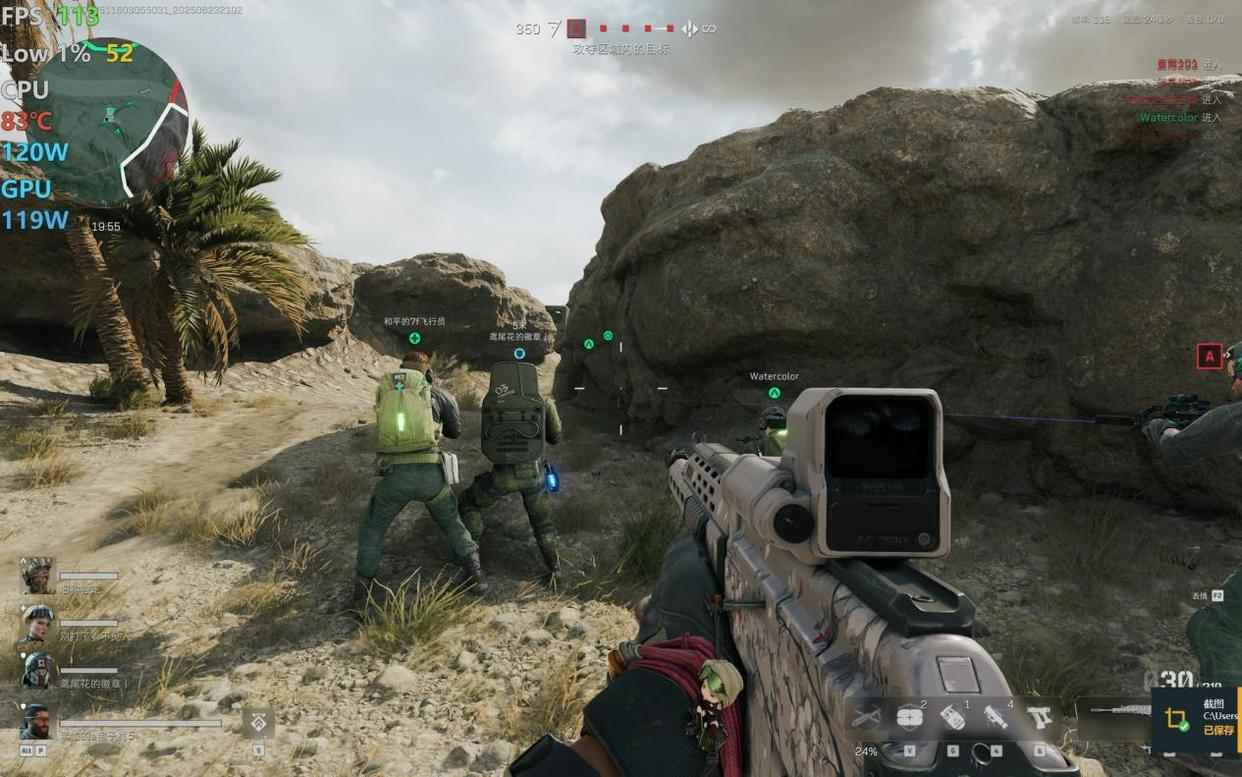This screenshot has width=1242, height=777.
Task: Select the pistol sidearm slot
Action: point(1038,716)
